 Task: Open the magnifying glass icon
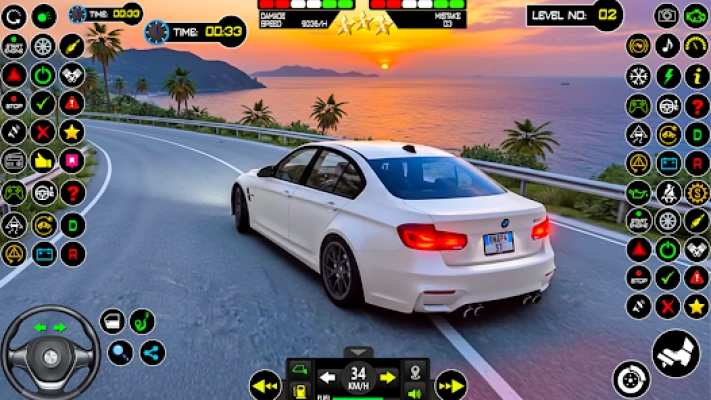pyautogui.click(x=120, y=352)
